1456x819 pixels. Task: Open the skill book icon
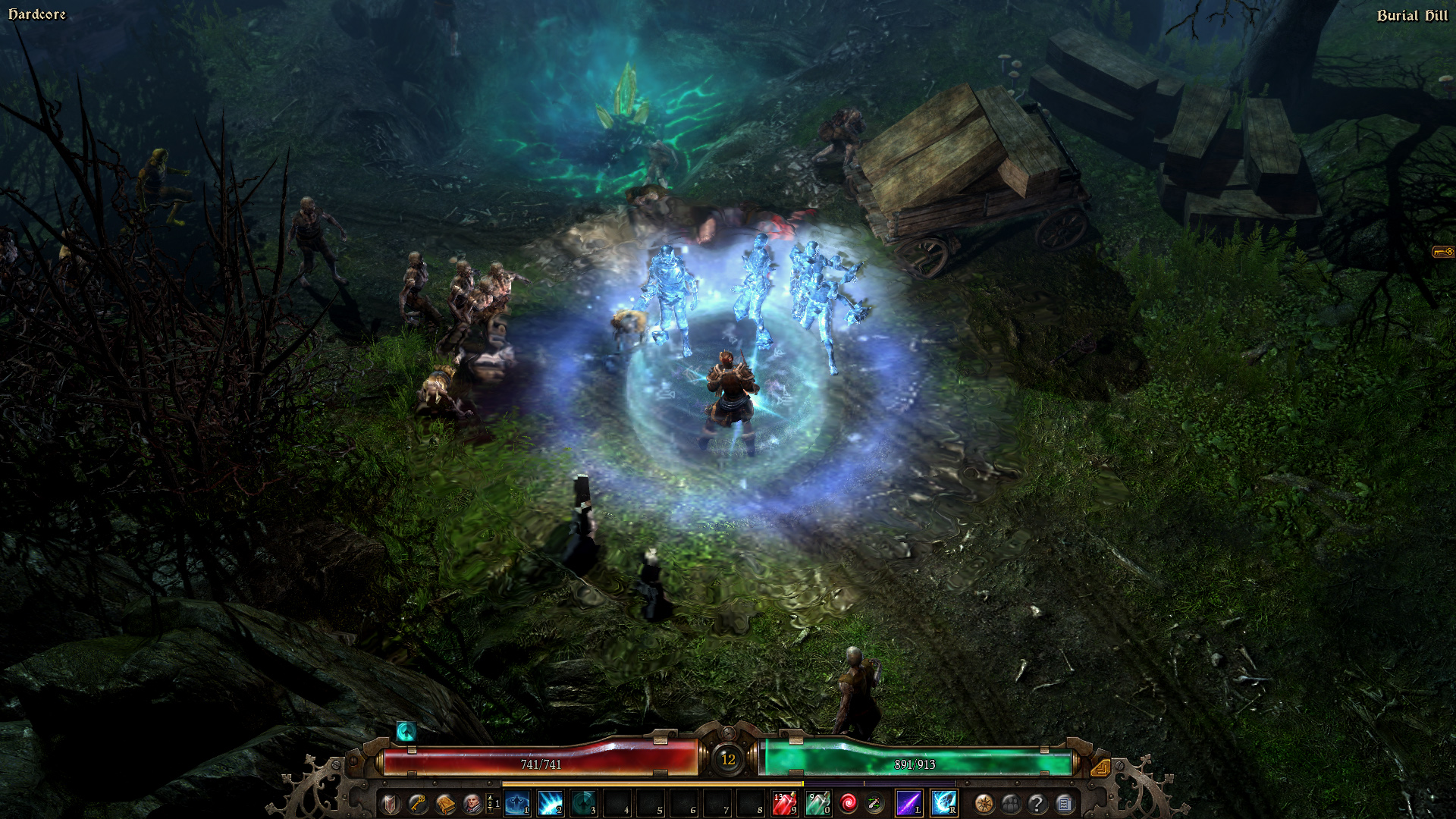click(444, 802)
